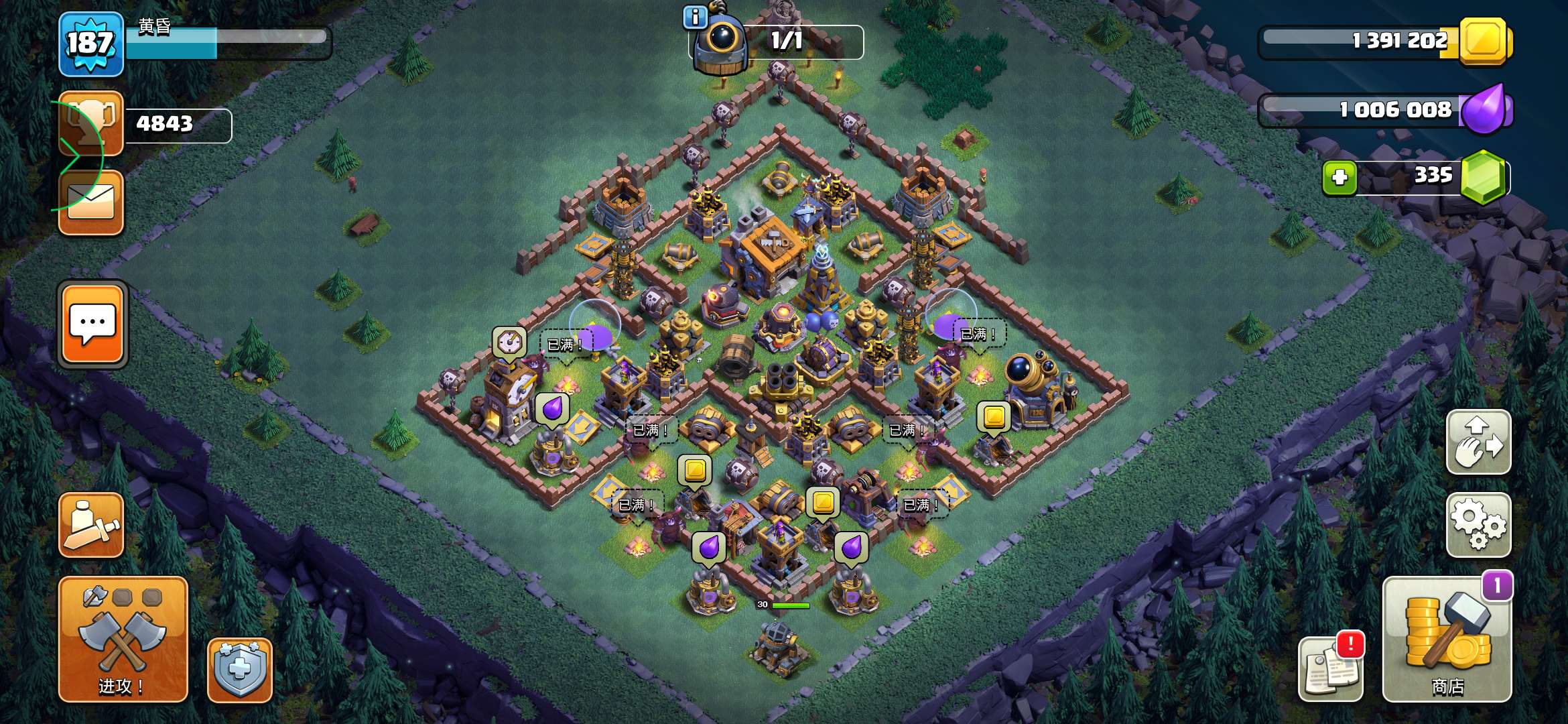Tap the builder info 'i' badge

695,17
